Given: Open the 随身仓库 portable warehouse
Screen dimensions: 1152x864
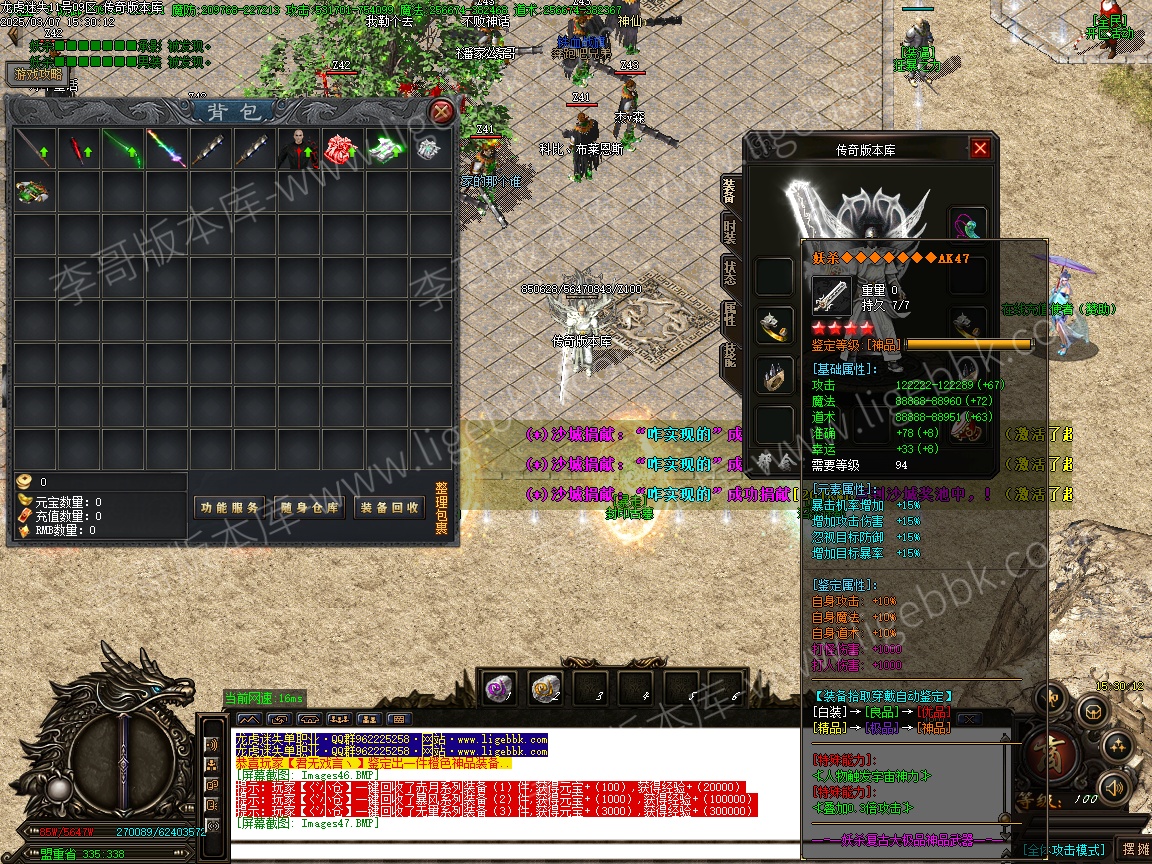Looking at the screenshot, I should tap(309, 508).
